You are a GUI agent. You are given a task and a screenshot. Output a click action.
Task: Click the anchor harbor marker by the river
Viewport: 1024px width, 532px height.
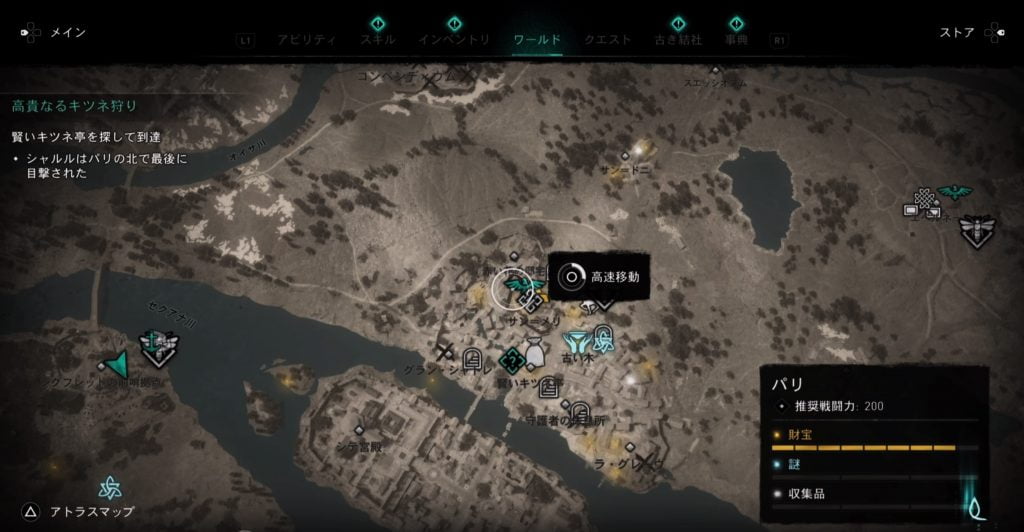coord(153,342)
